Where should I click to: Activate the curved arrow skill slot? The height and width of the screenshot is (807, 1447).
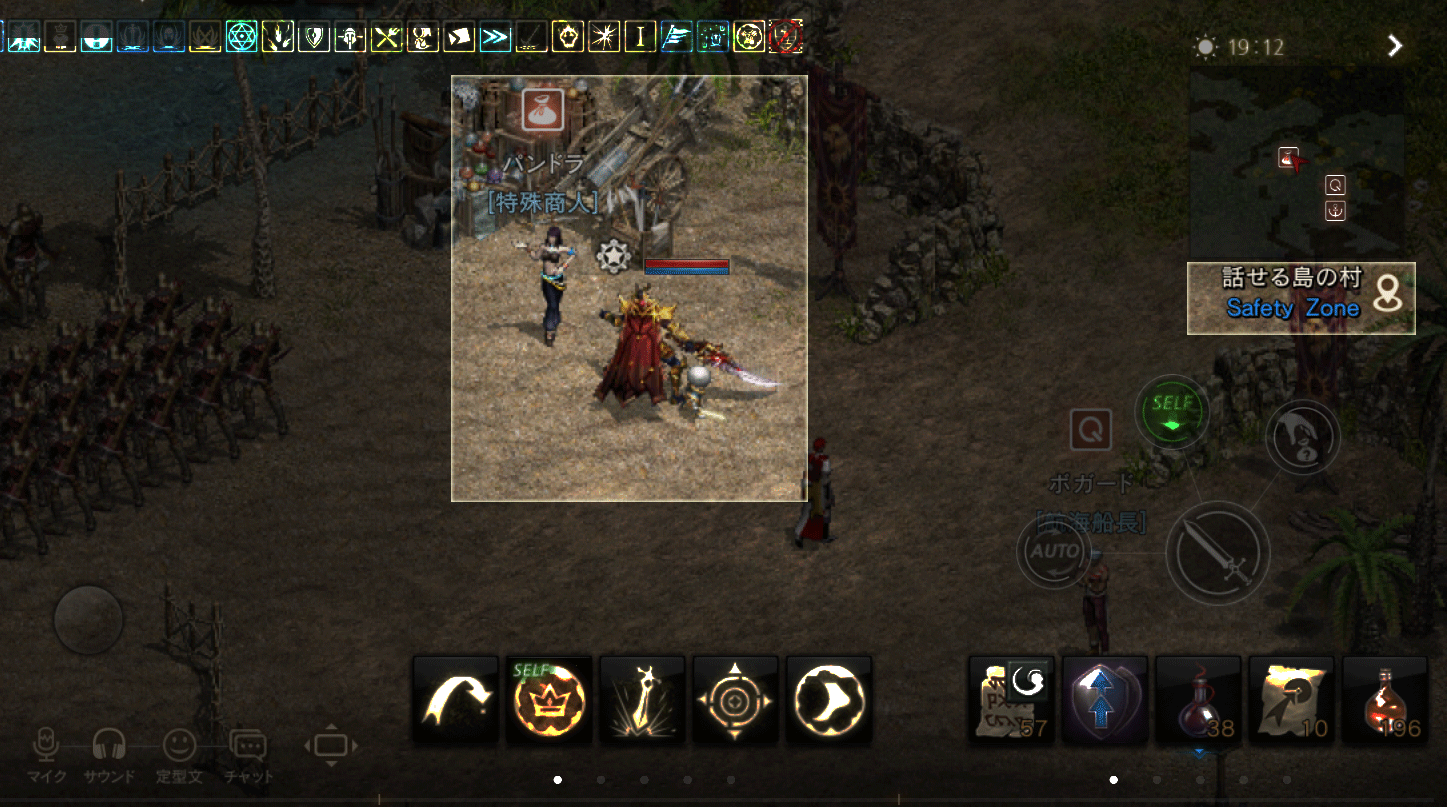coord(456,699)
